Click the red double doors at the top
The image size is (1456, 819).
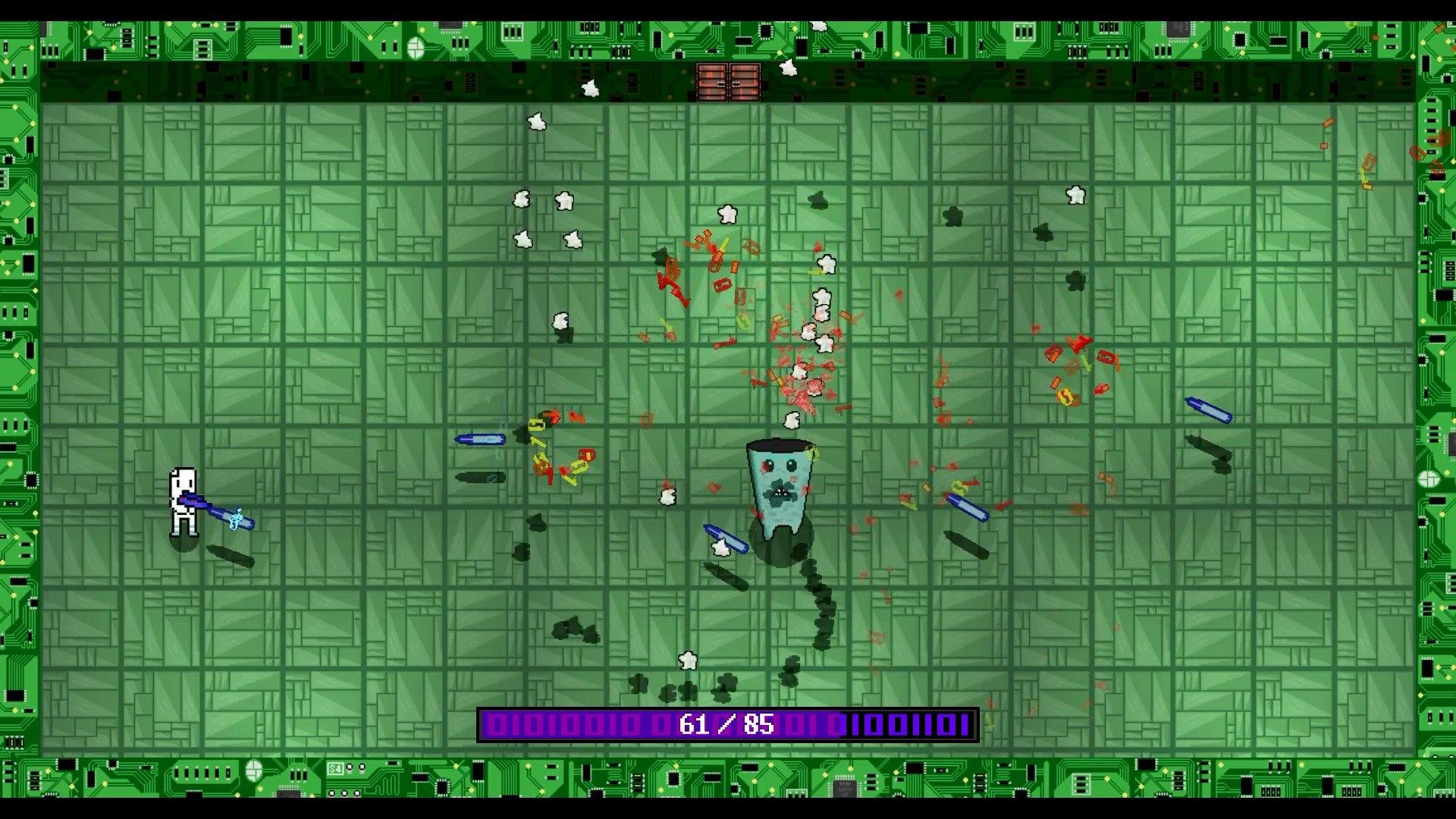[726, 82]
